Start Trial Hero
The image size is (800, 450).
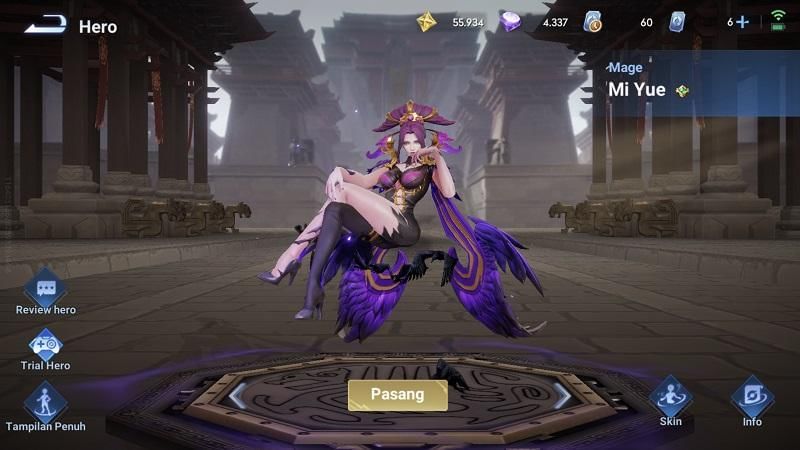[x=45, y=346]
